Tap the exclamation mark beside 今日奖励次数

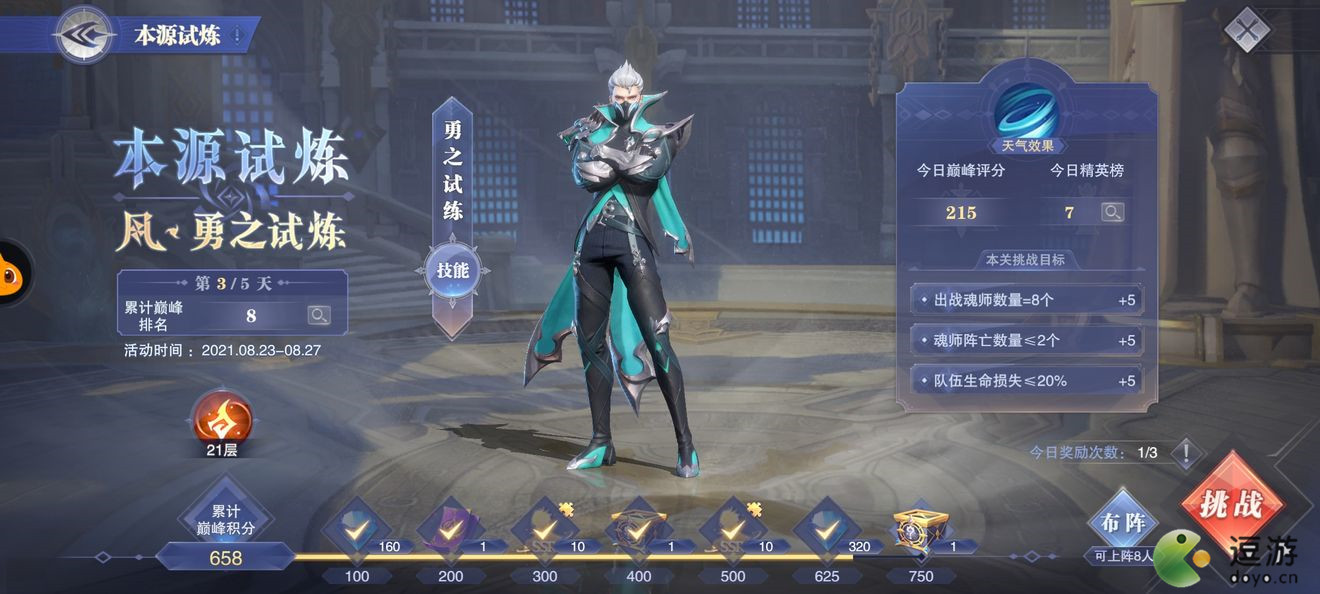point(1186,453)
